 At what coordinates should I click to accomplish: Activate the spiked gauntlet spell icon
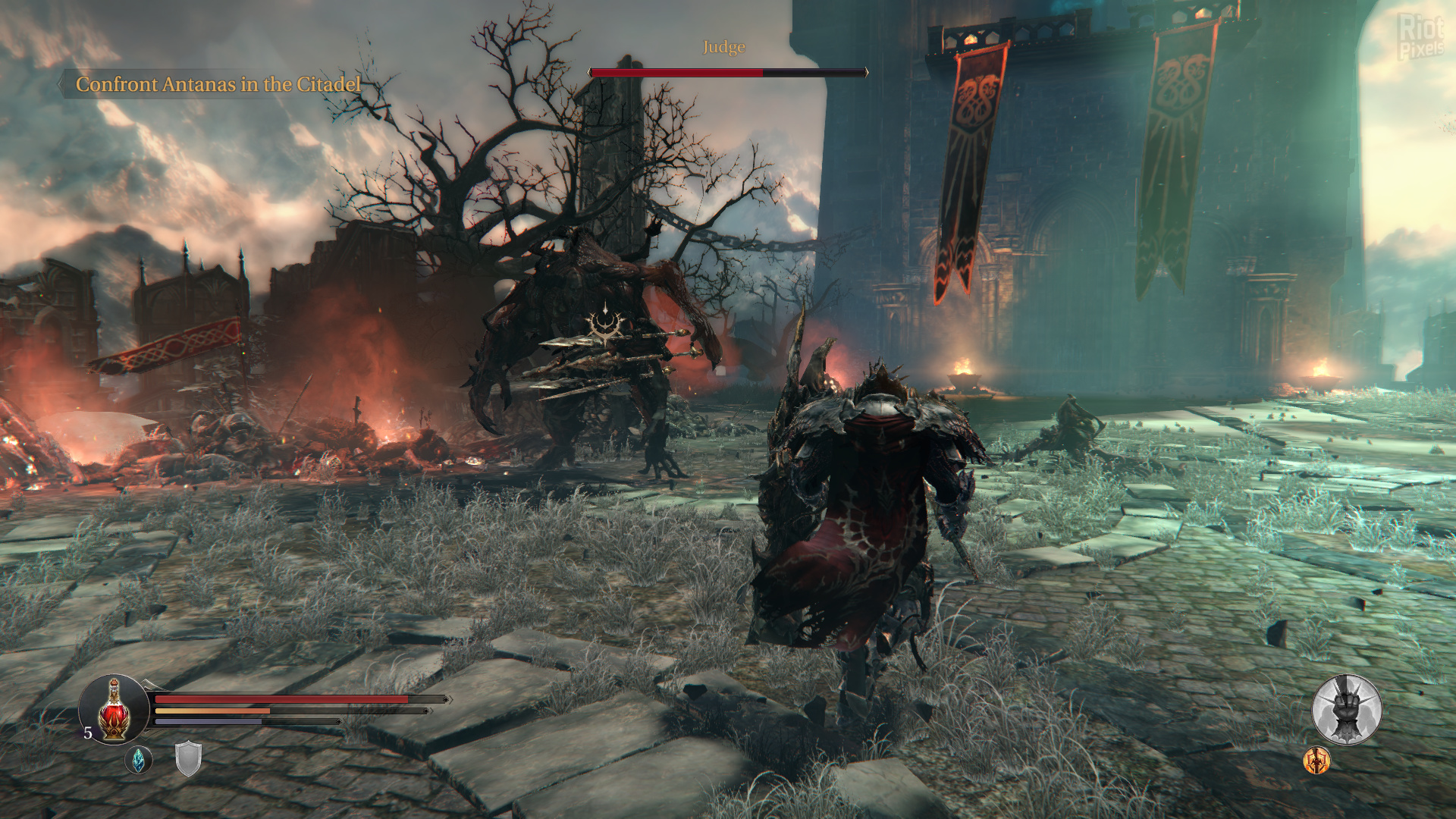coord(1347,710)
